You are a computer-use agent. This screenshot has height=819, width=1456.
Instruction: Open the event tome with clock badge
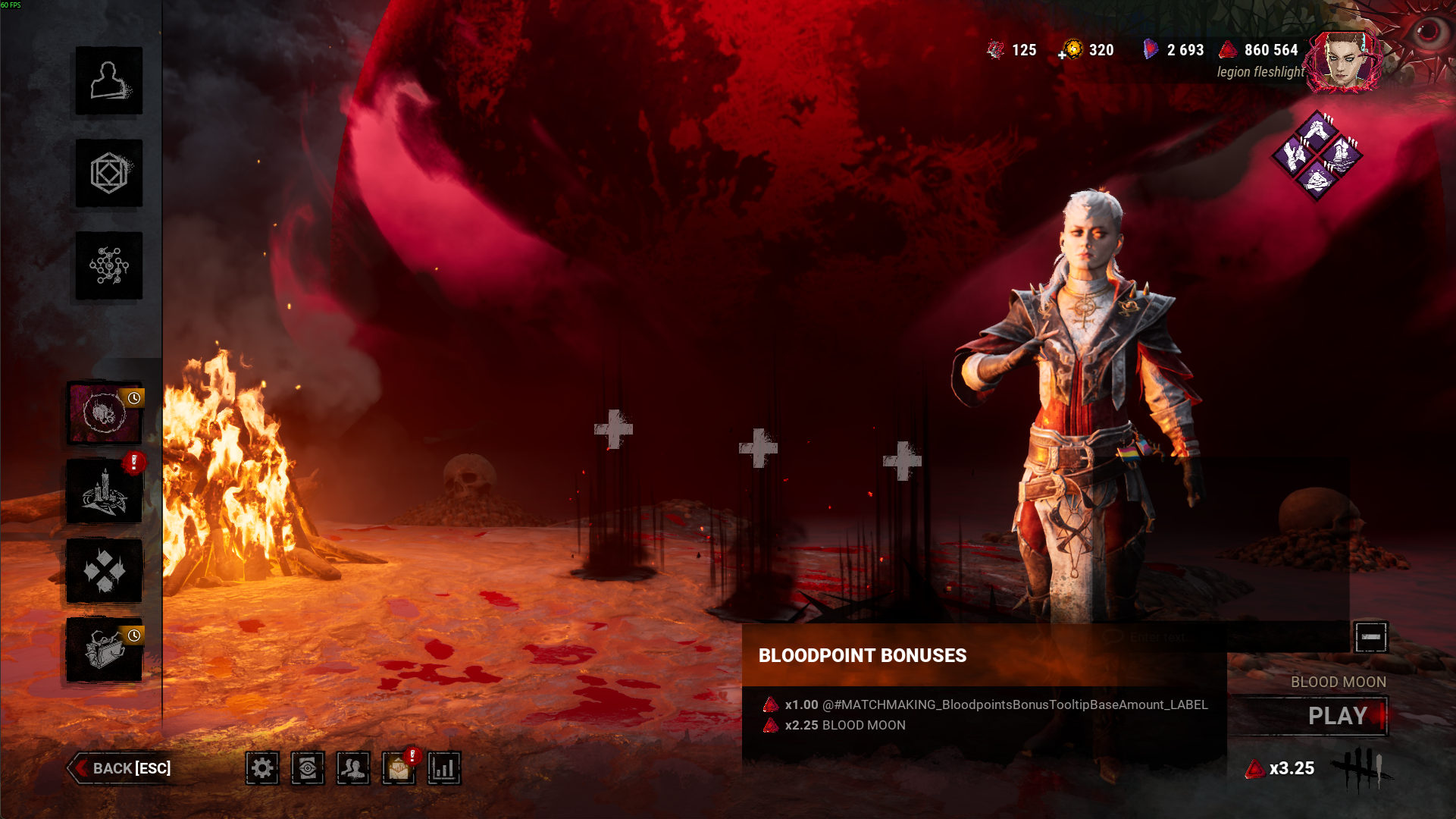pyautogui.click(x=105, y=413)
